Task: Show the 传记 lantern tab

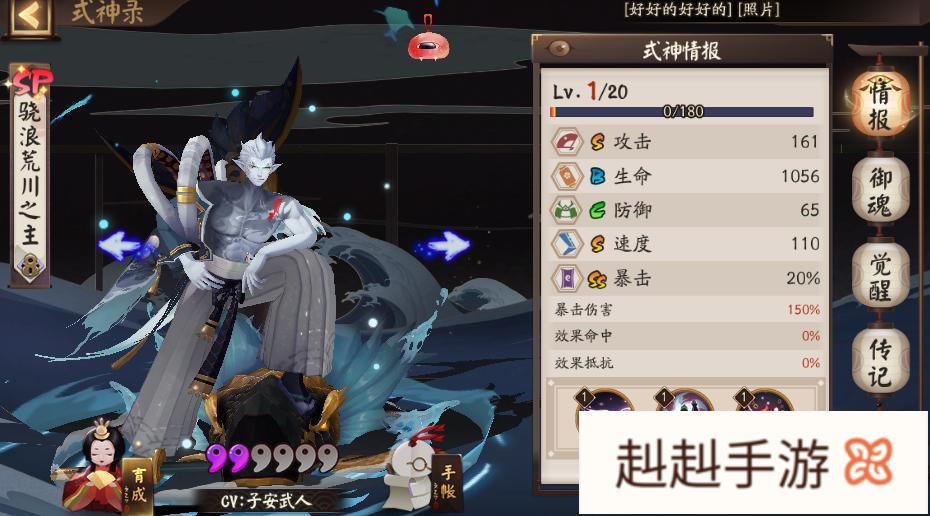Action: (x=879, y=358)
